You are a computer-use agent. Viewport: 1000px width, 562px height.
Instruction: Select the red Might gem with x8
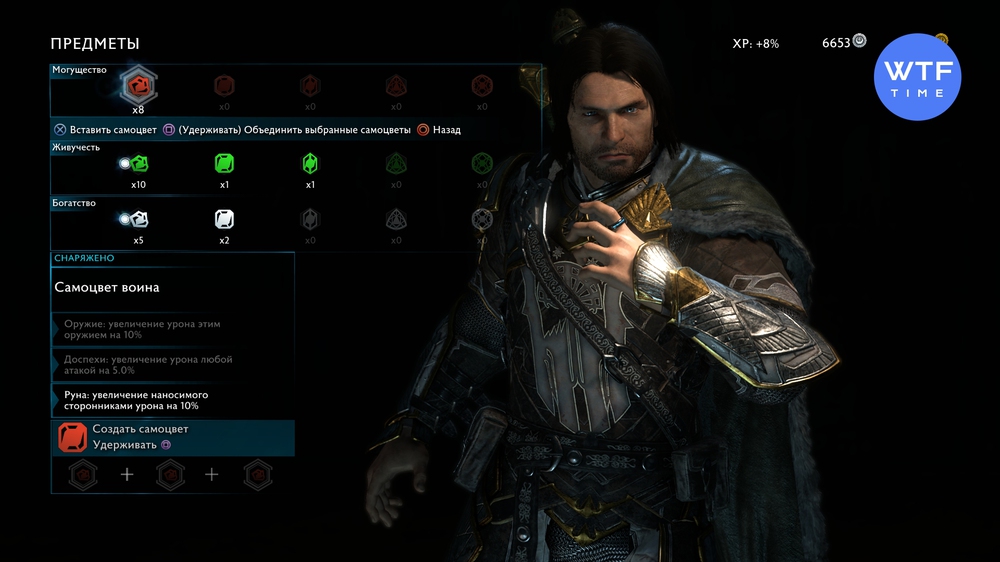coord(138,87)
